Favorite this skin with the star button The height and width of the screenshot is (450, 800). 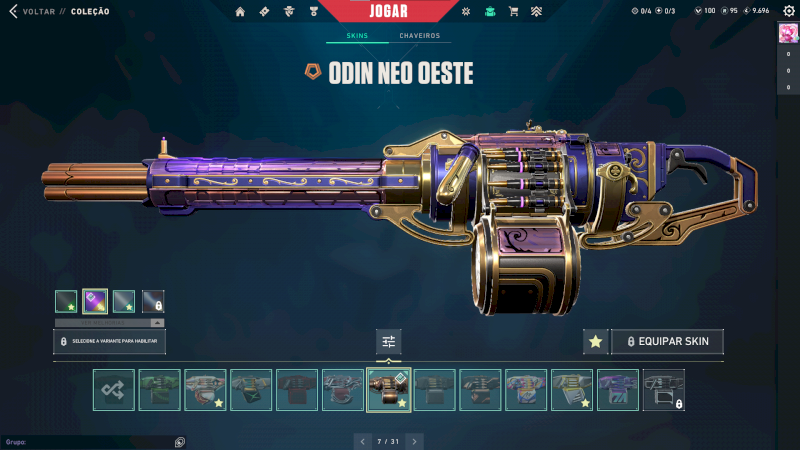click(596, 342)
